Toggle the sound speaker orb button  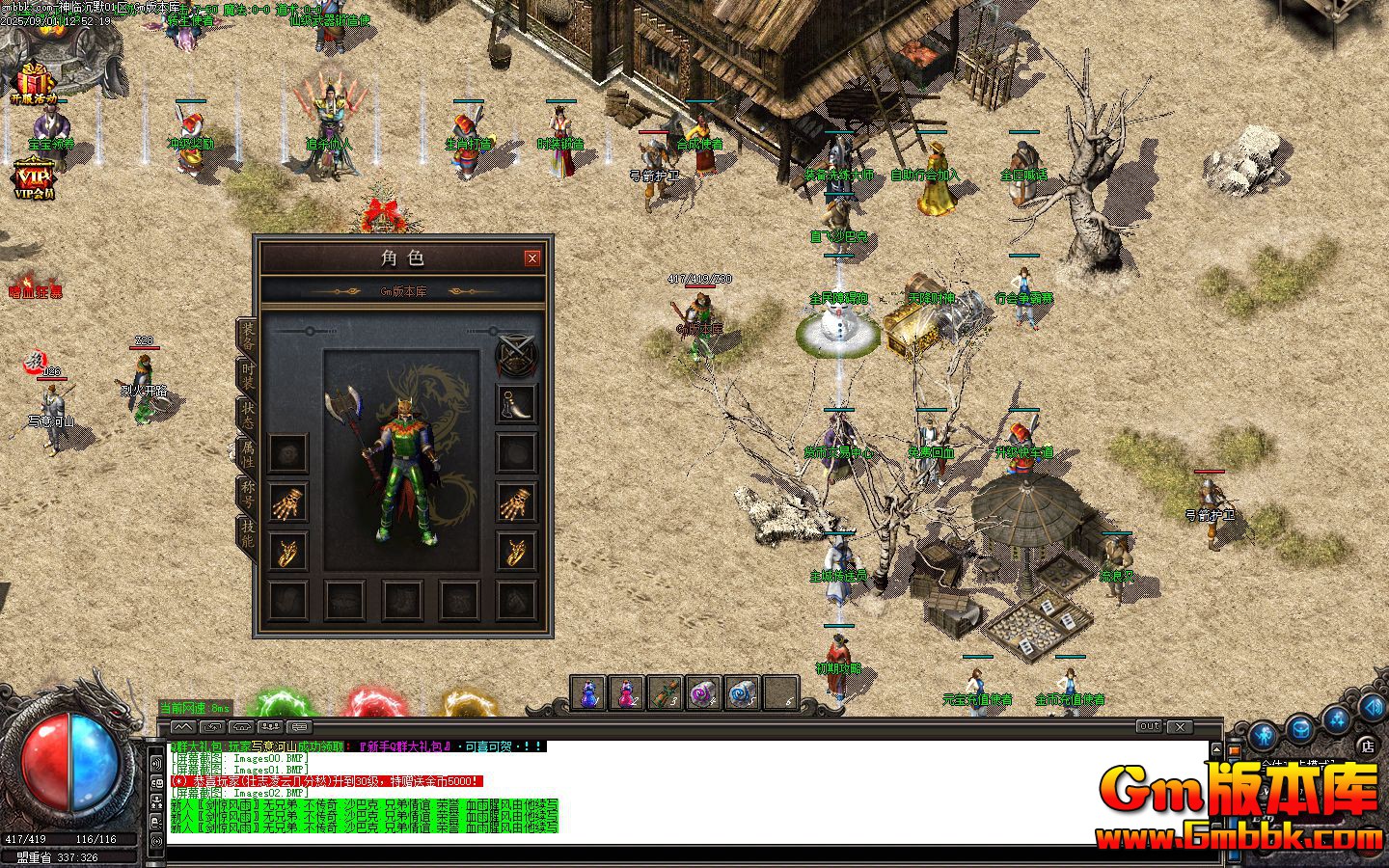coord(1372,708)
